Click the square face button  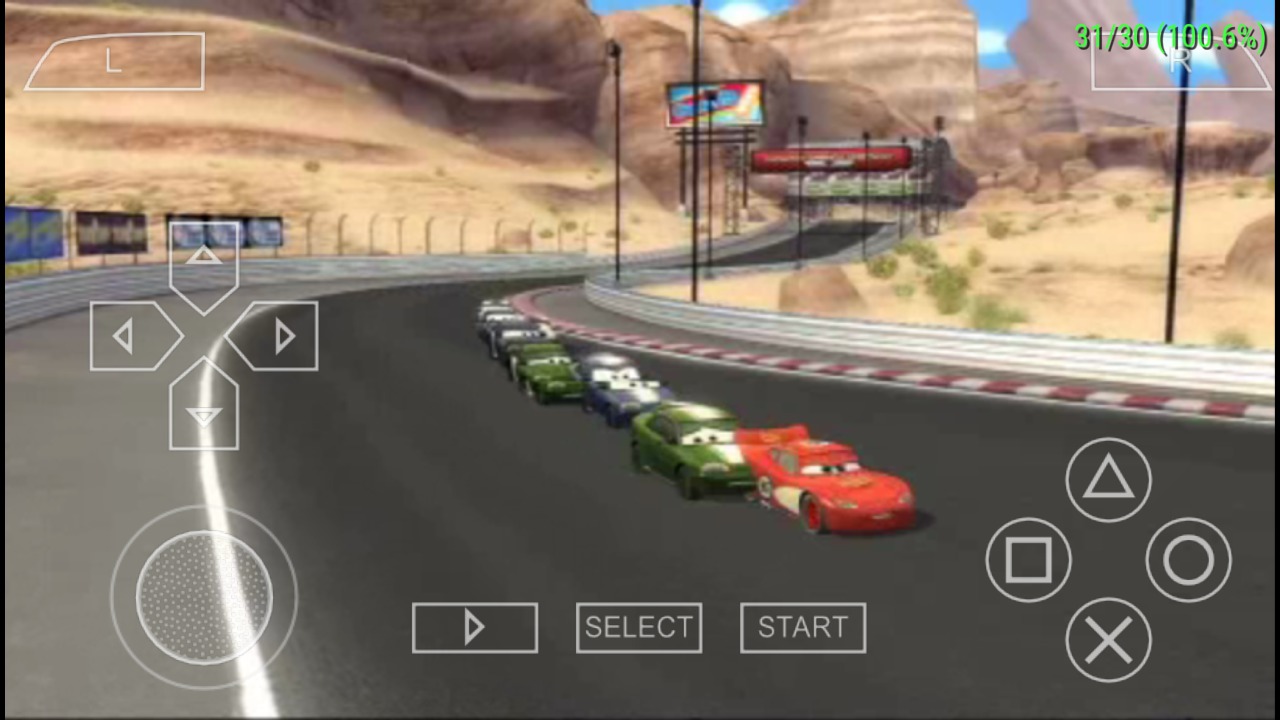click(x=1028, y=560)
